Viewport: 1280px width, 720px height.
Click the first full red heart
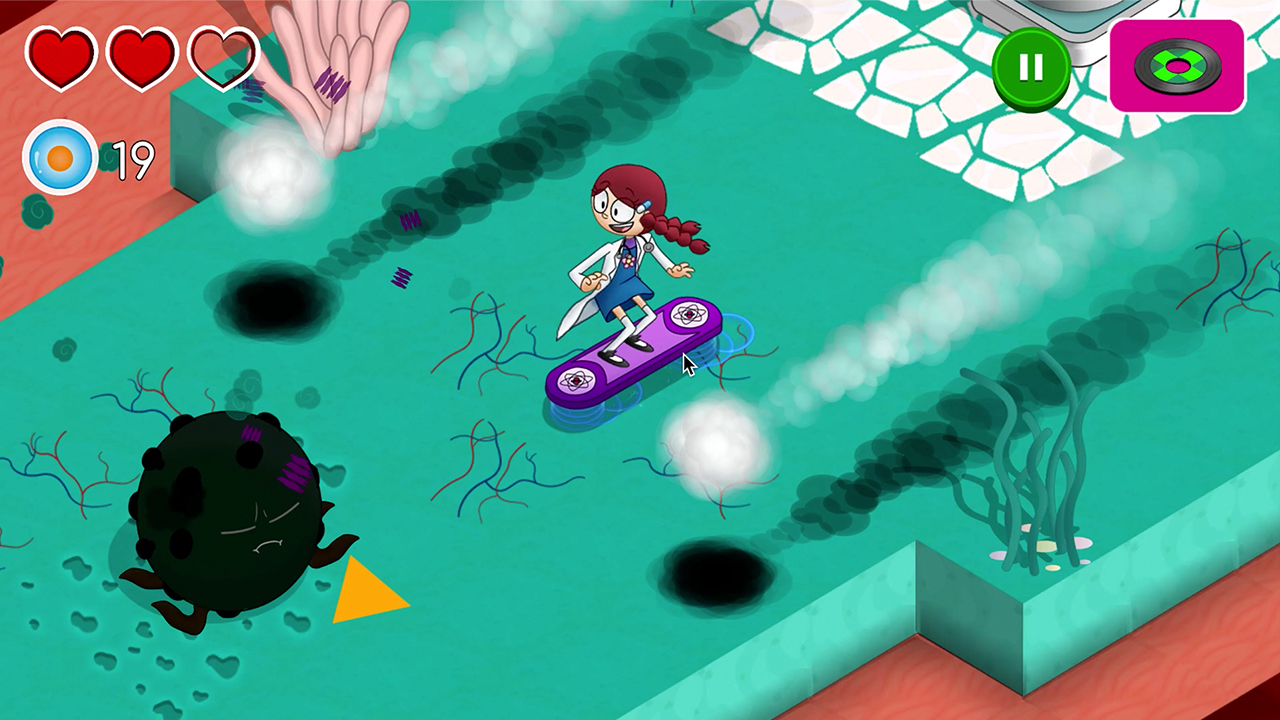point(60,57)
